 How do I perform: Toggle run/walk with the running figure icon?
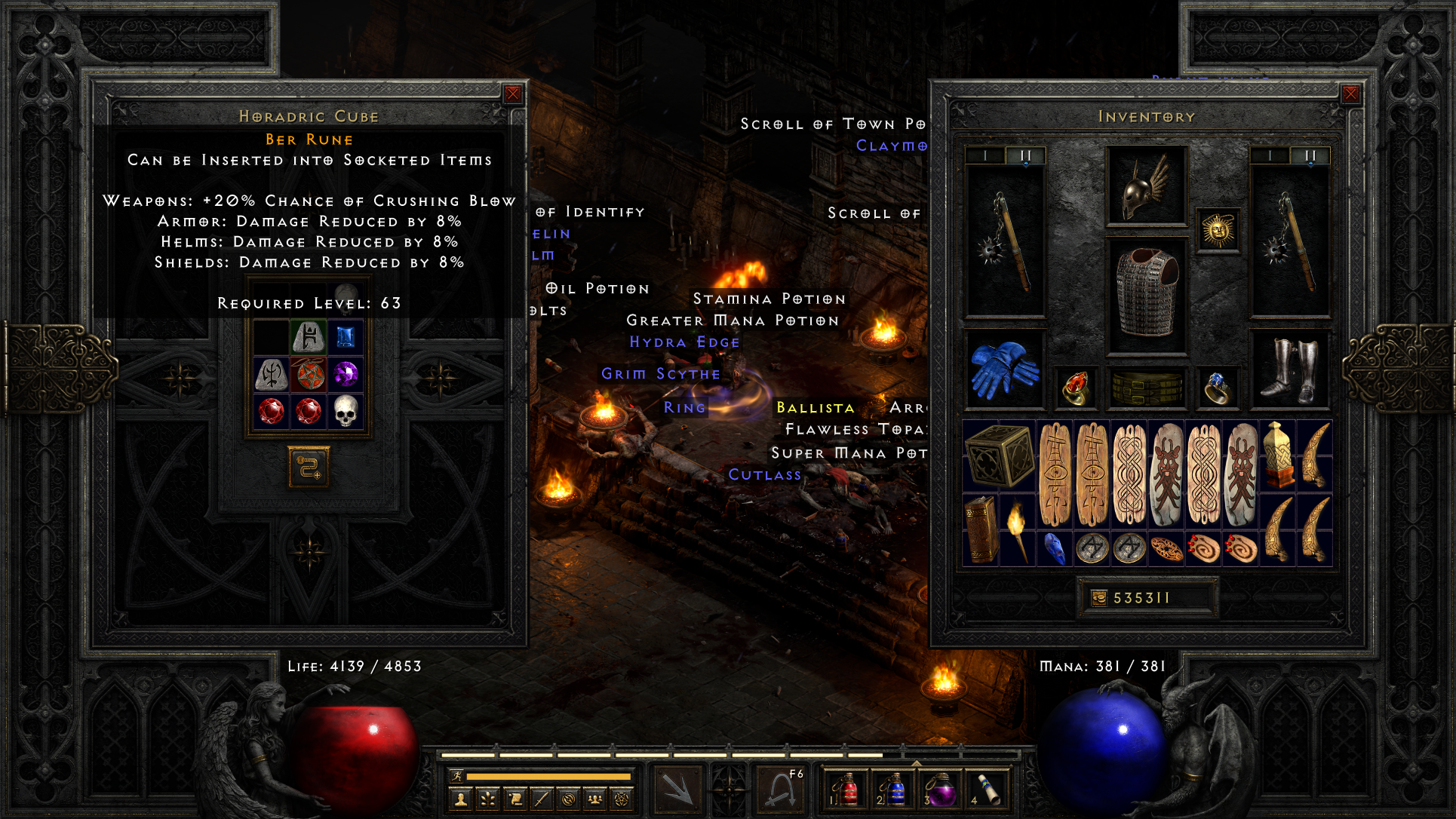click(x=456, y=776)
